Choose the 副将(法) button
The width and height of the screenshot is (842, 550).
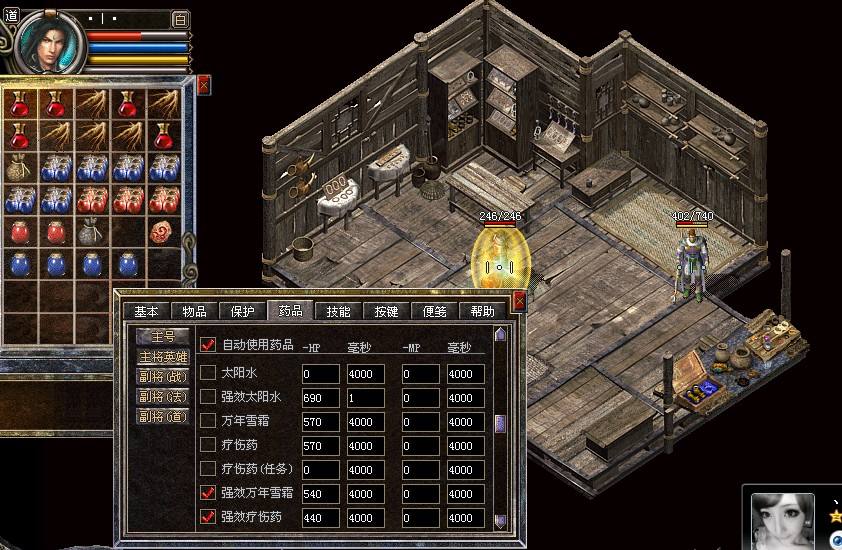click(162, 396)
